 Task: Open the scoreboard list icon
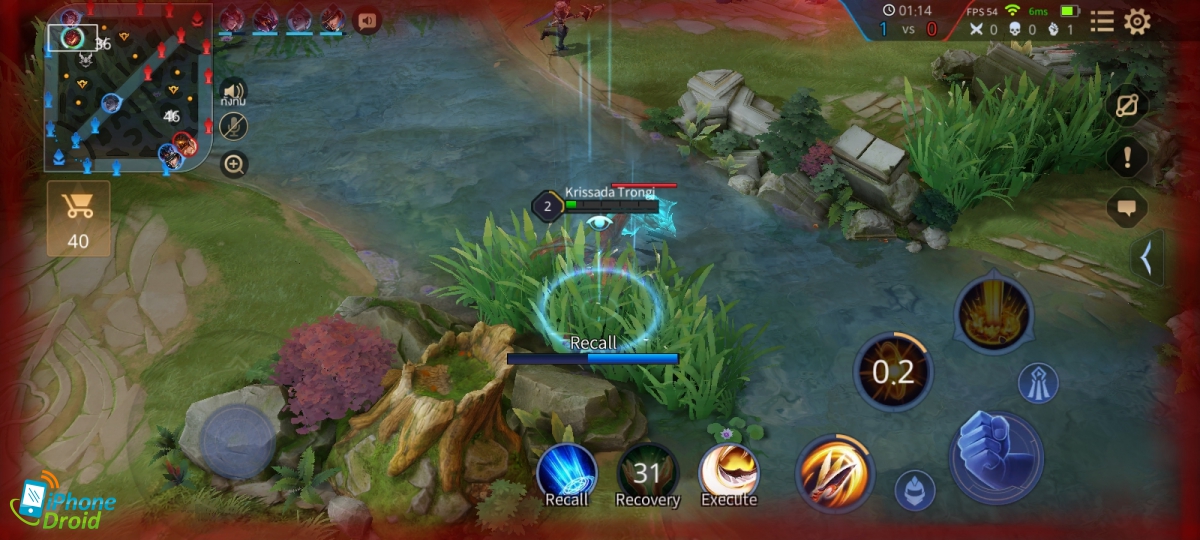tap(1102, 22)
